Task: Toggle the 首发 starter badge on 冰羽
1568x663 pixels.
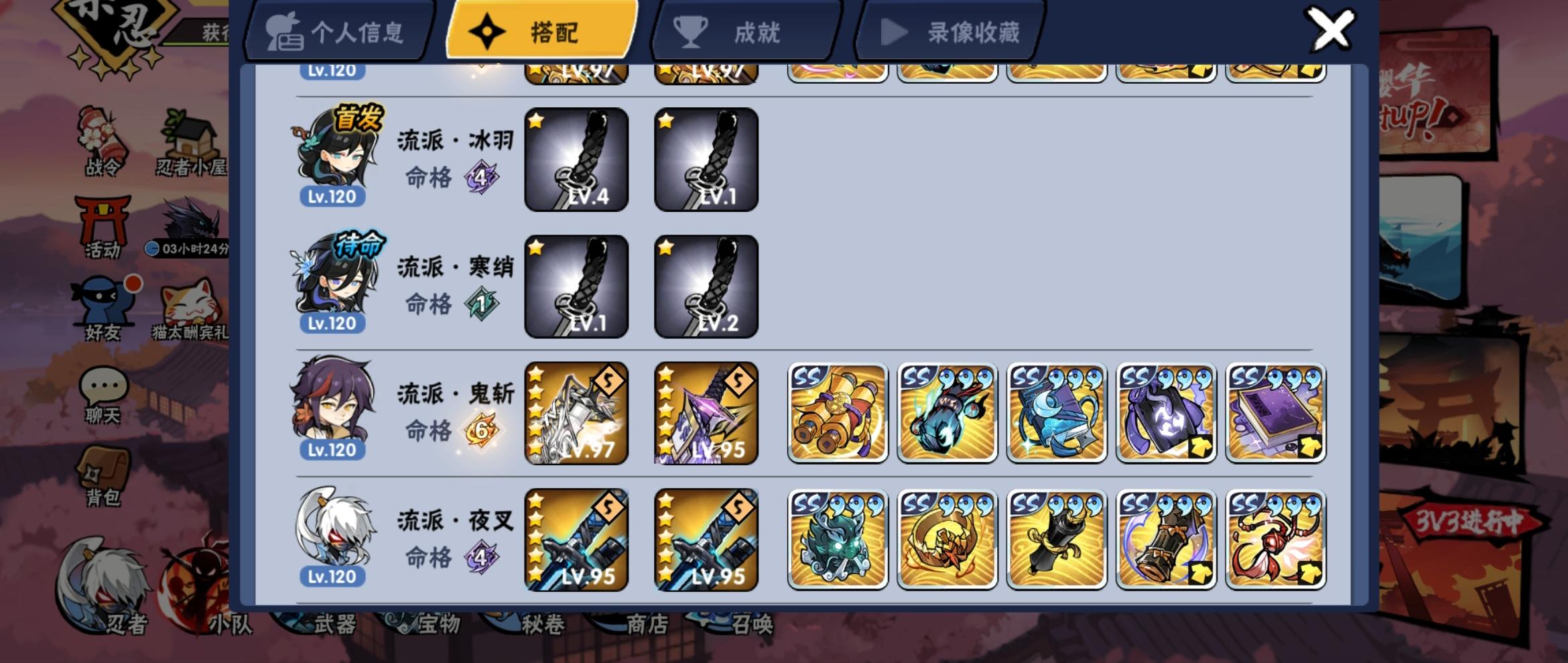Action: point(358,117)
